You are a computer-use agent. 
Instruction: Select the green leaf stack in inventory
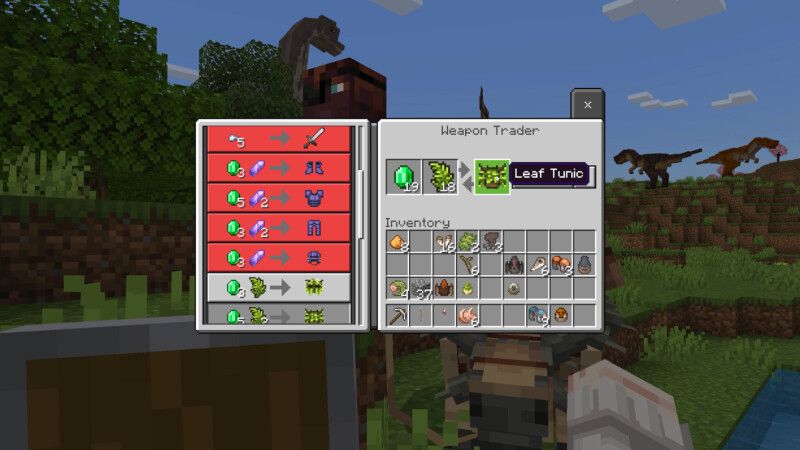[467, 241]
